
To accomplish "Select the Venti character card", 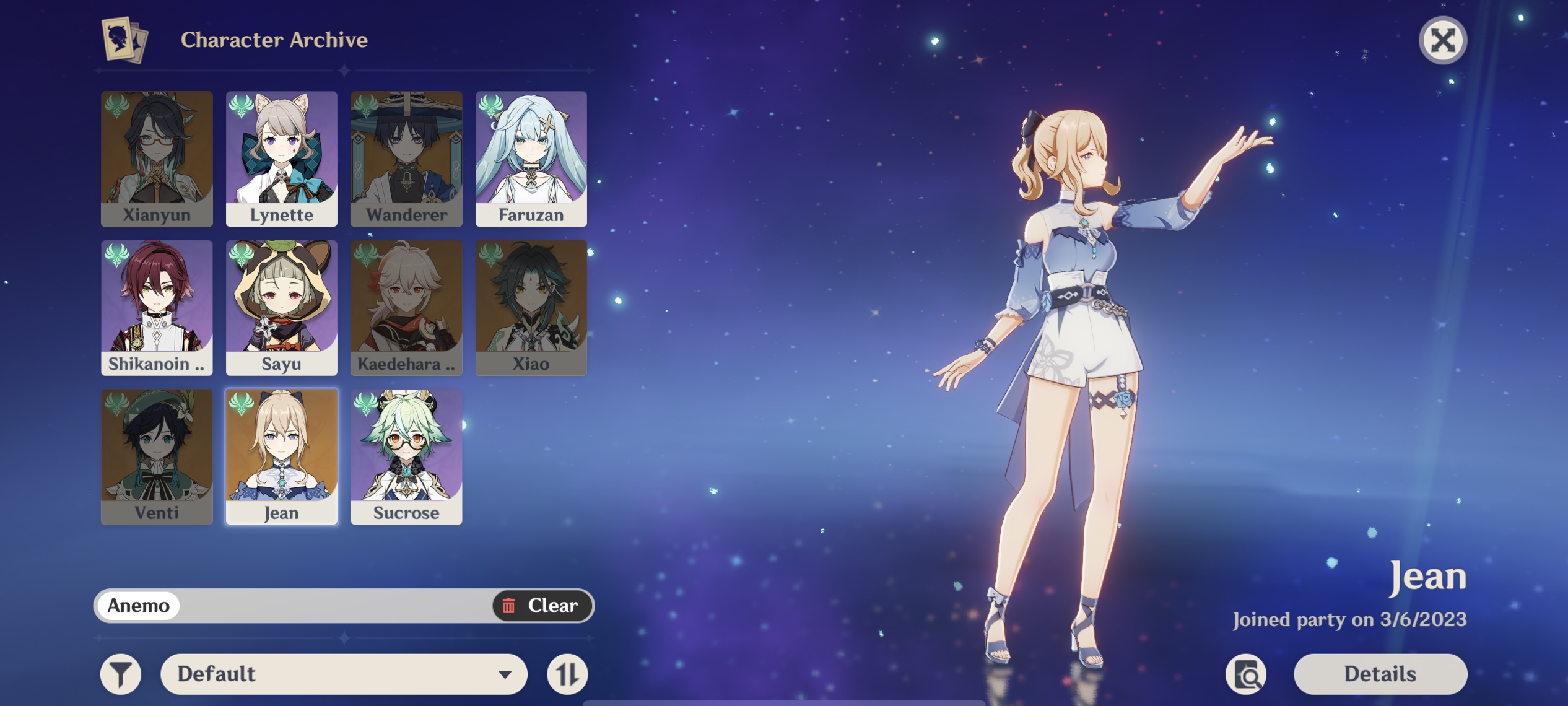I will point(157,456).
